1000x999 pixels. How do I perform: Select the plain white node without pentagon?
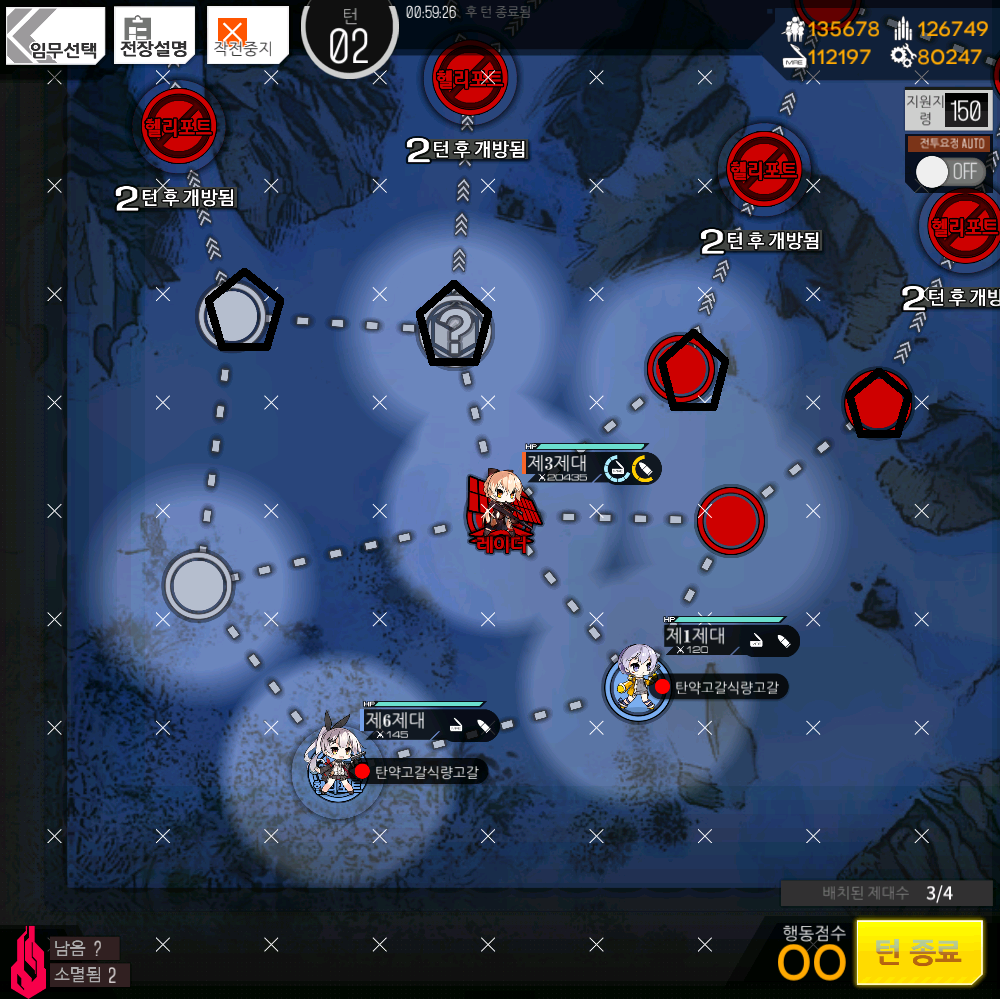tap(198, 585)
